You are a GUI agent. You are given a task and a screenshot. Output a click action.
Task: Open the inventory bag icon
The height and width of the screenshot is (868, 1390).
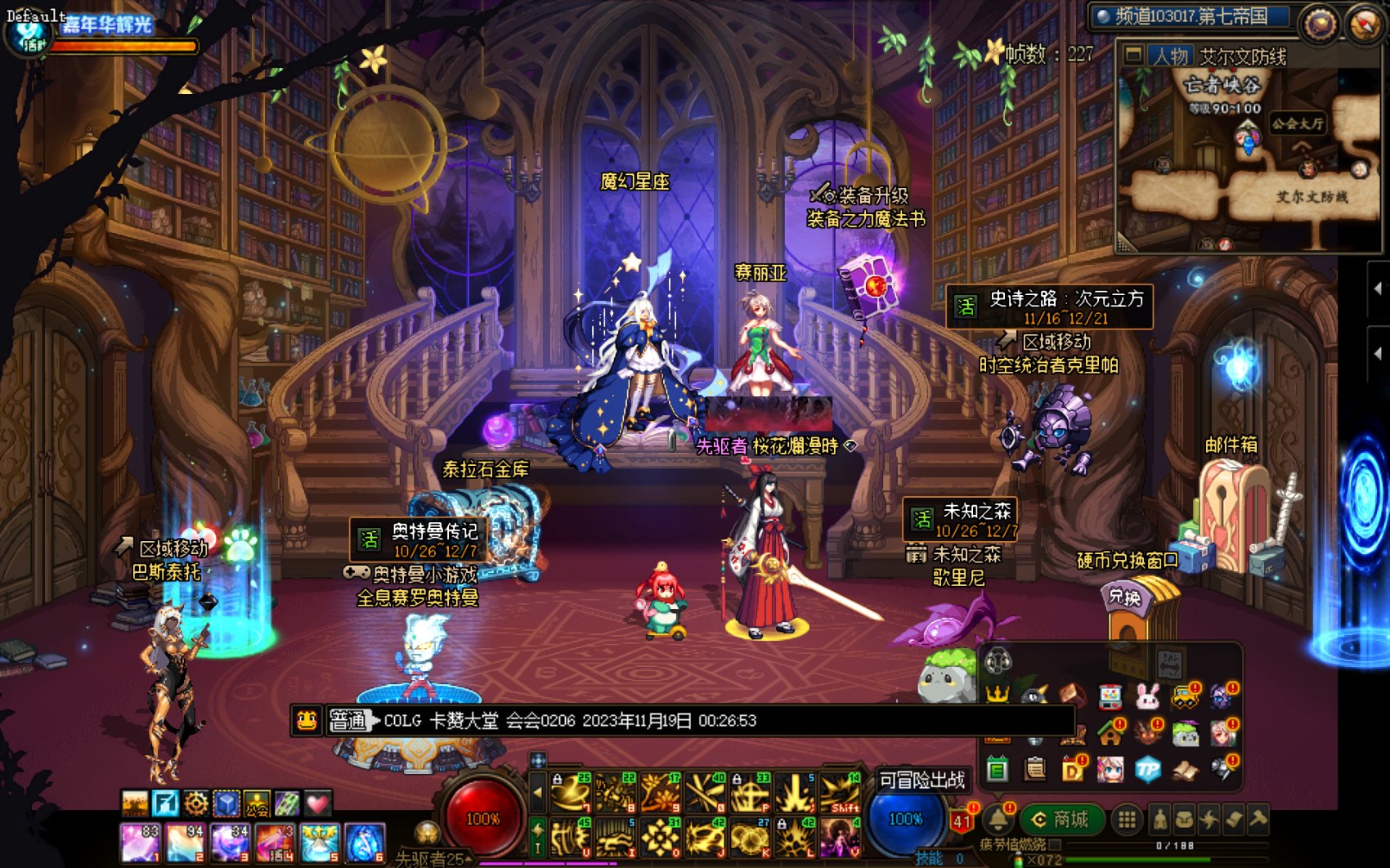(x=1184, y=819)
